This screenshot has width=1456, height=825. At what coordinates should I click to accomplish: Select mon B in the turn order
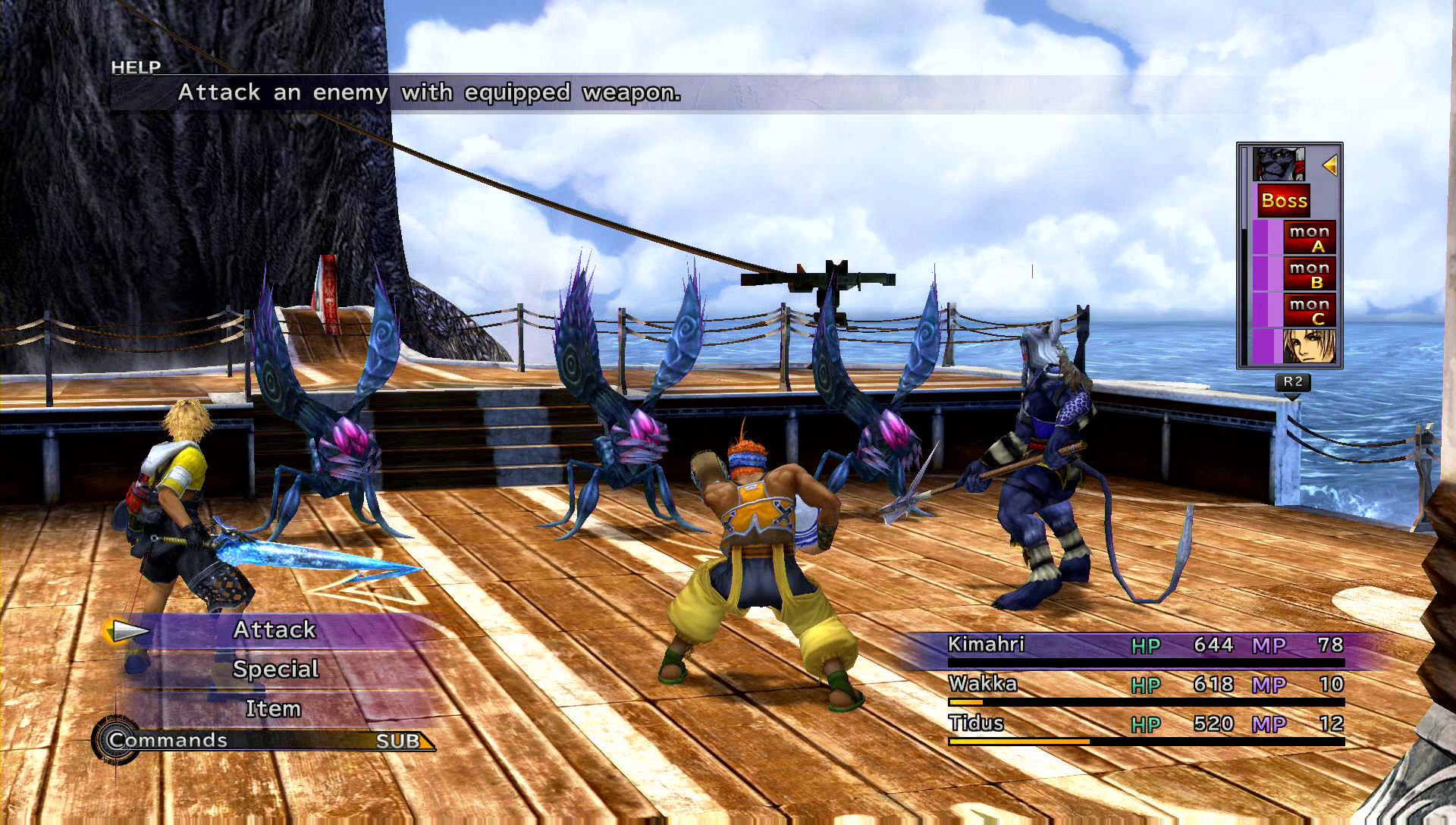click(x=1309, y=274)
